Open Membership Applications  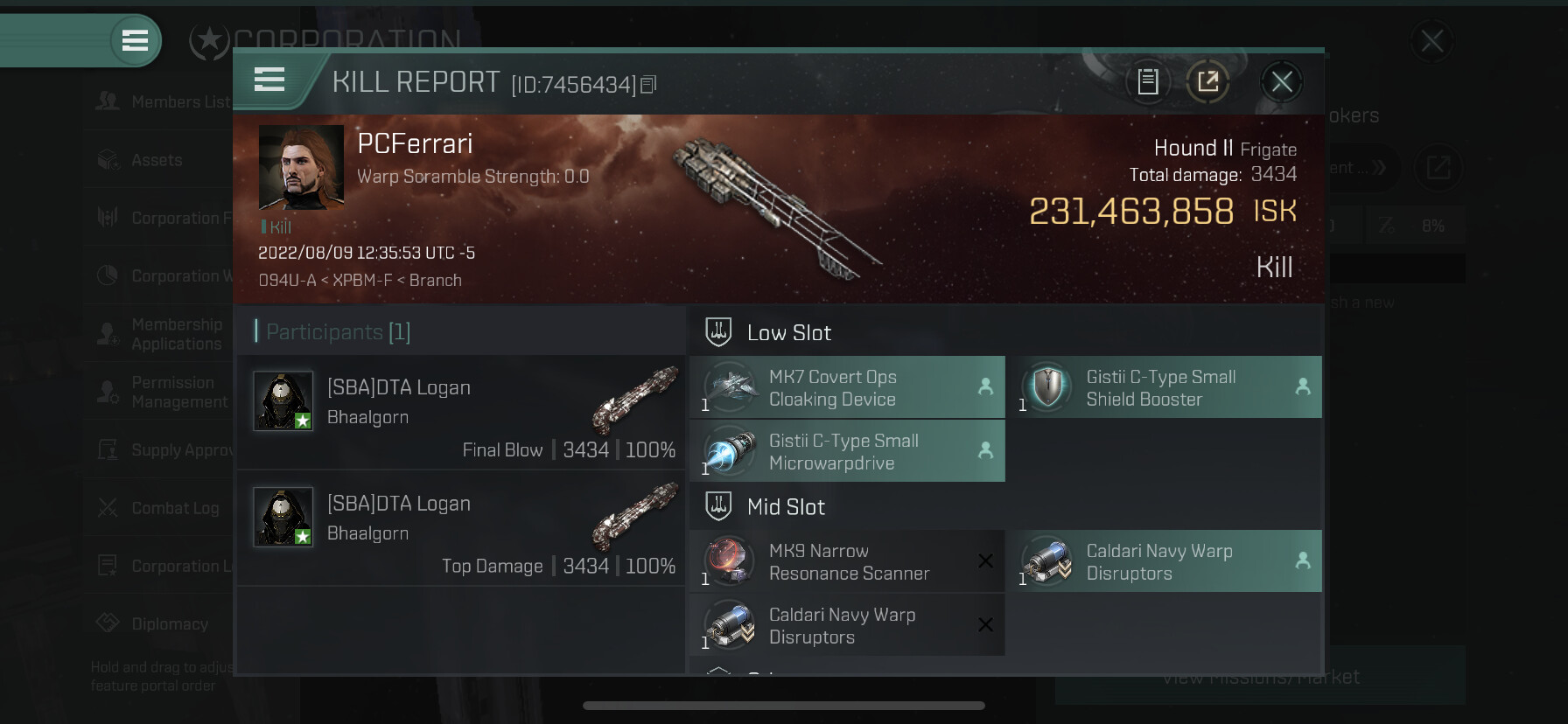click(x=162, y=334)
